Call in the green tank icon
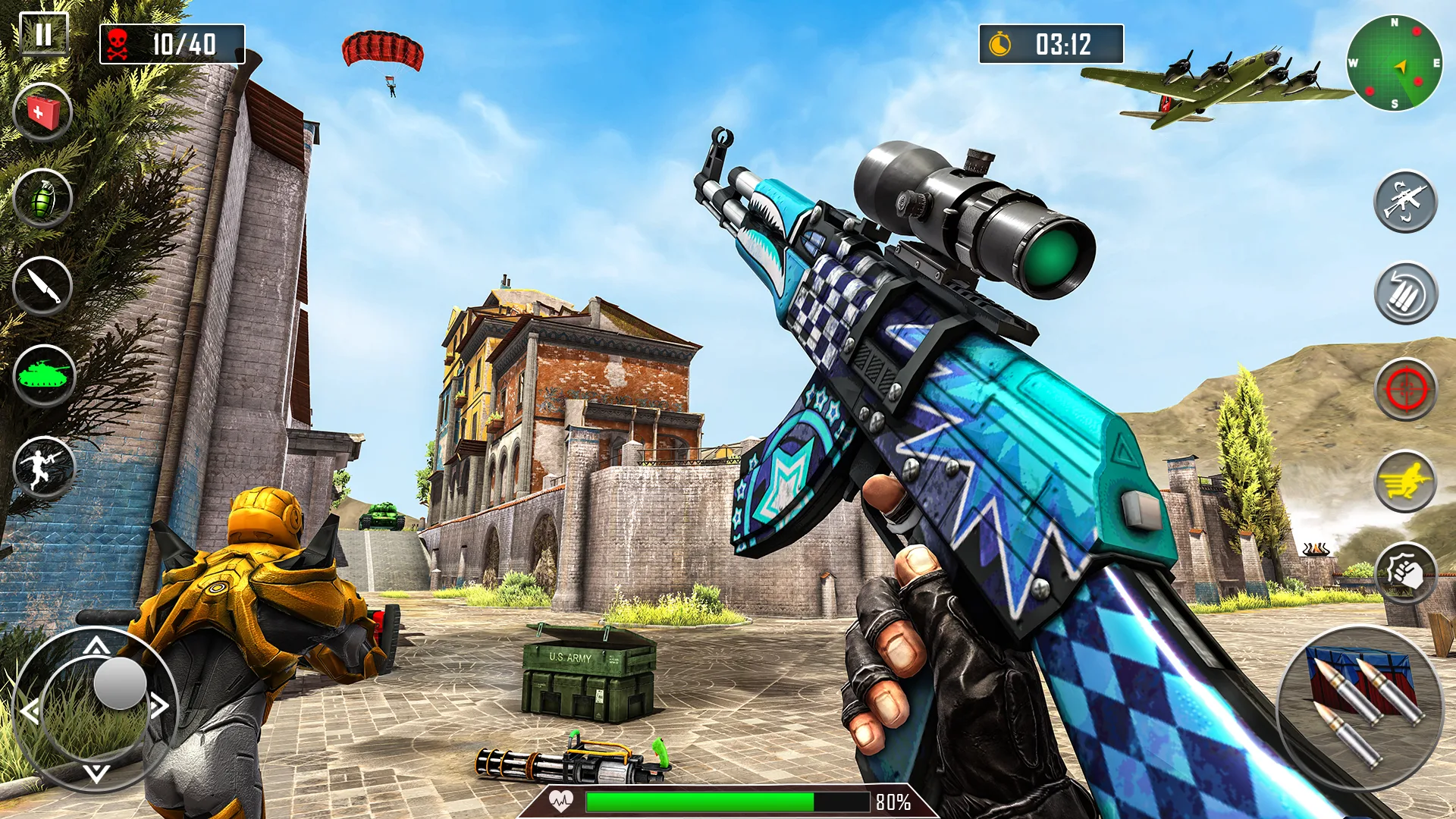 tap(44, 375)
